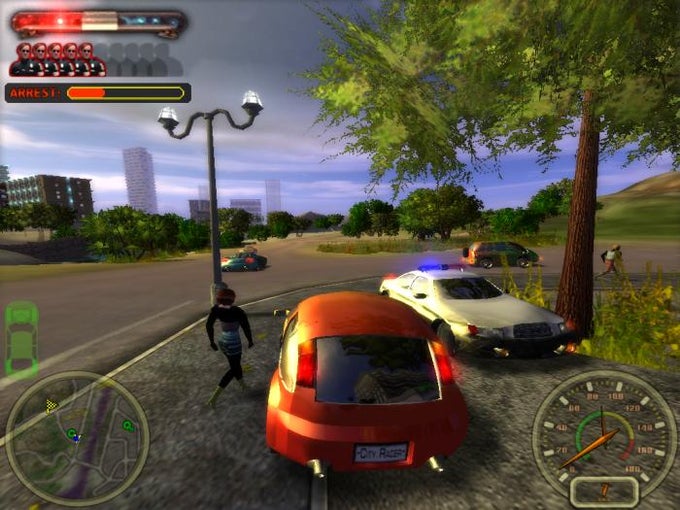Click the circular minimap
The image size is (680, 510).
(77, 438)
